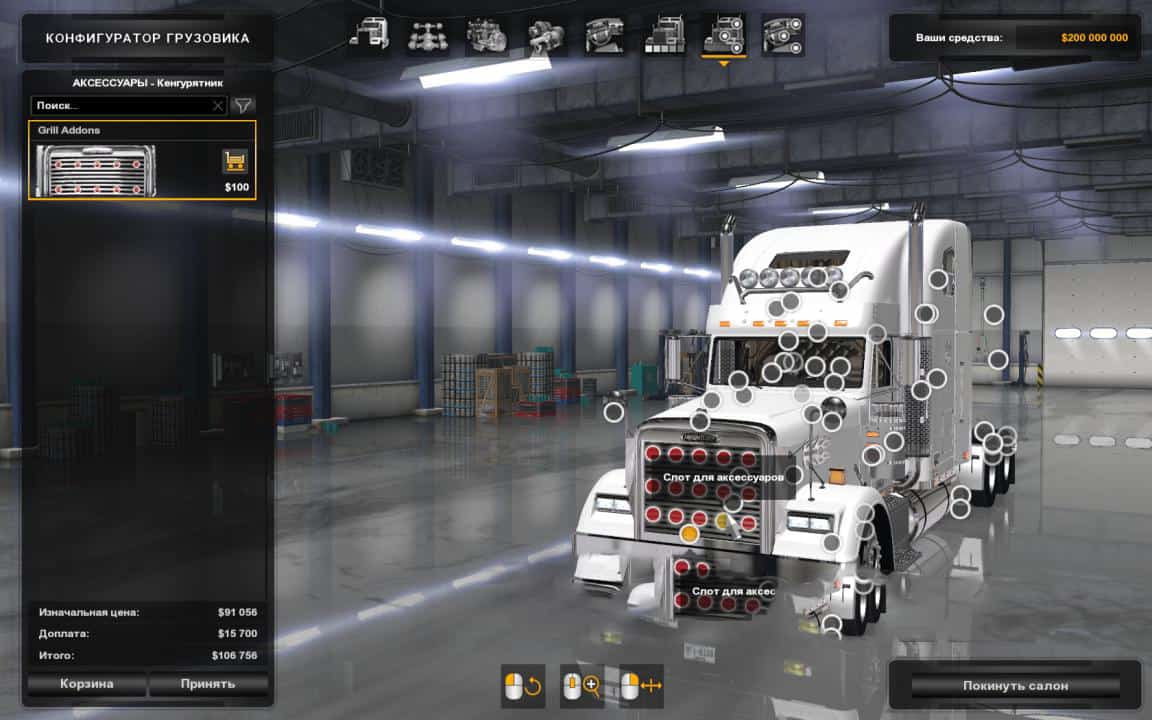Open the funnel filter options

tap(243, 105)
